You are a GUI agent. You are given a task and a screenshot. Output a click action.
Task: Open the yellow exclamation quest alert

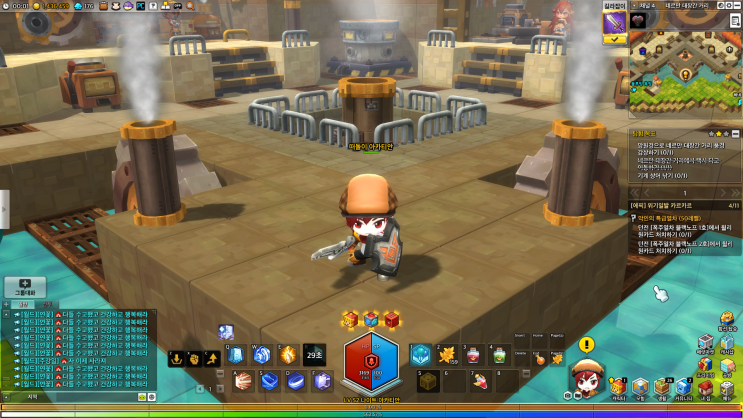[585, 345]
